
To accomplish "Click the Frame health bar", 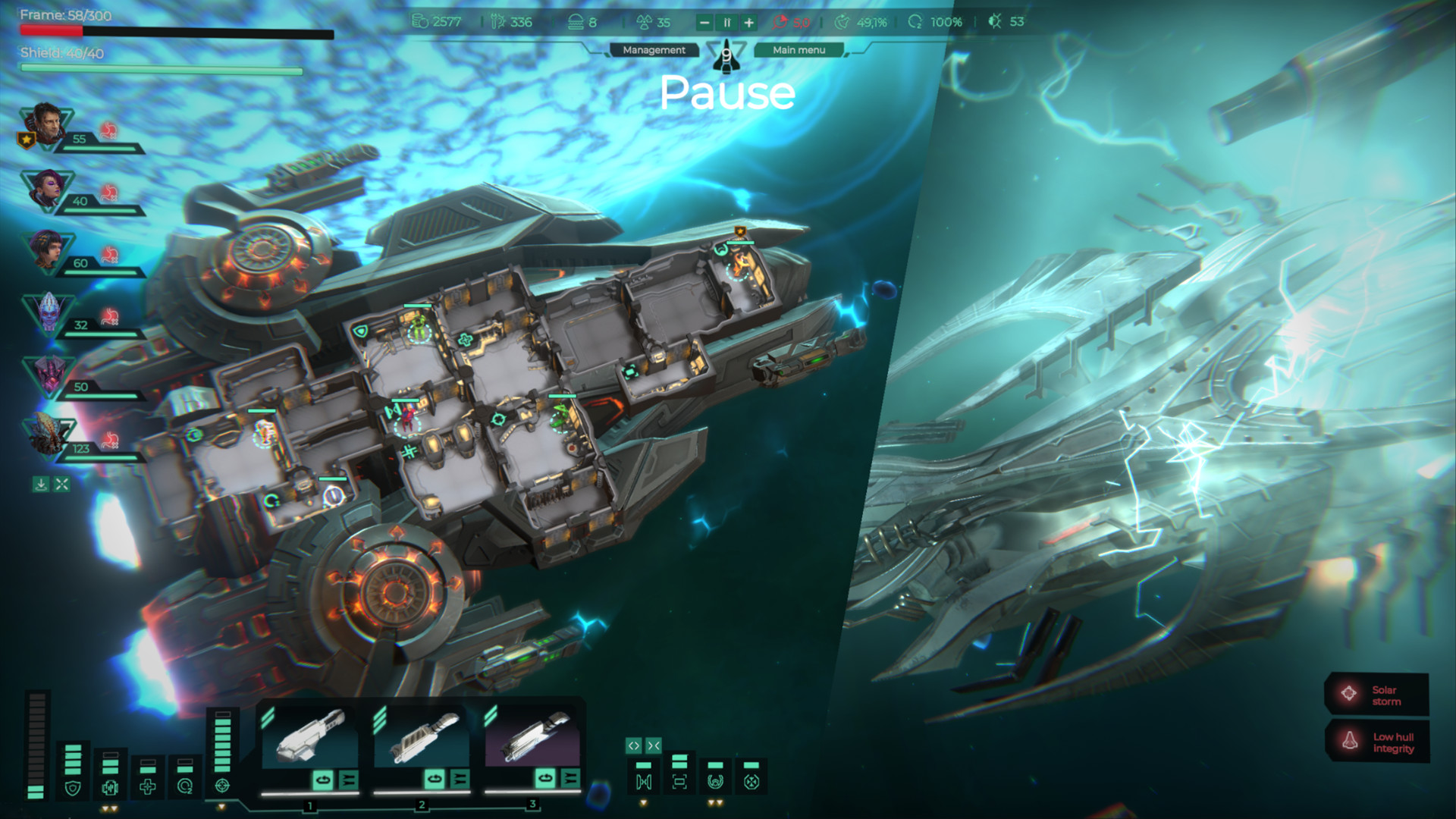I will coord(174,32).
